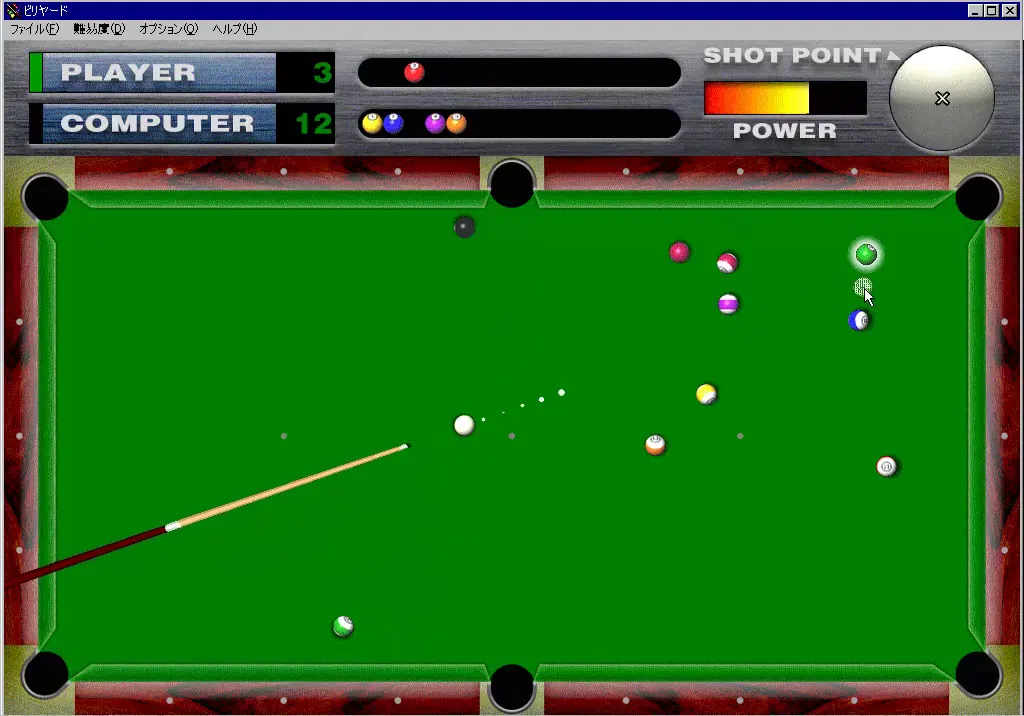The width and height of the screenshot is (1024, 716).
Task: Maximize the billiards window
Action: (992, 10)
